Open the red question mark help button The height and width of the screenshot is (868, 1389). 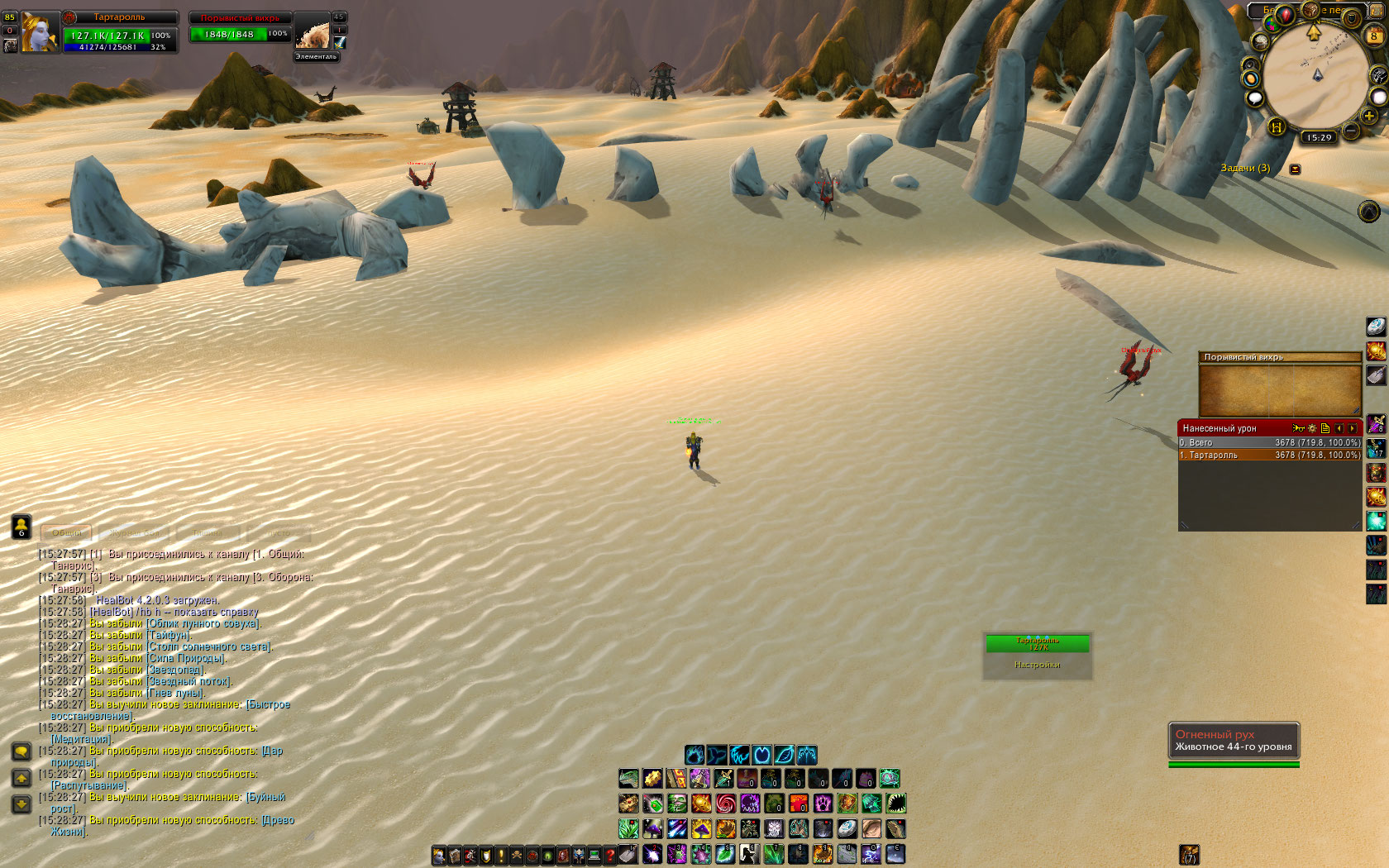[x=610, y=856]
